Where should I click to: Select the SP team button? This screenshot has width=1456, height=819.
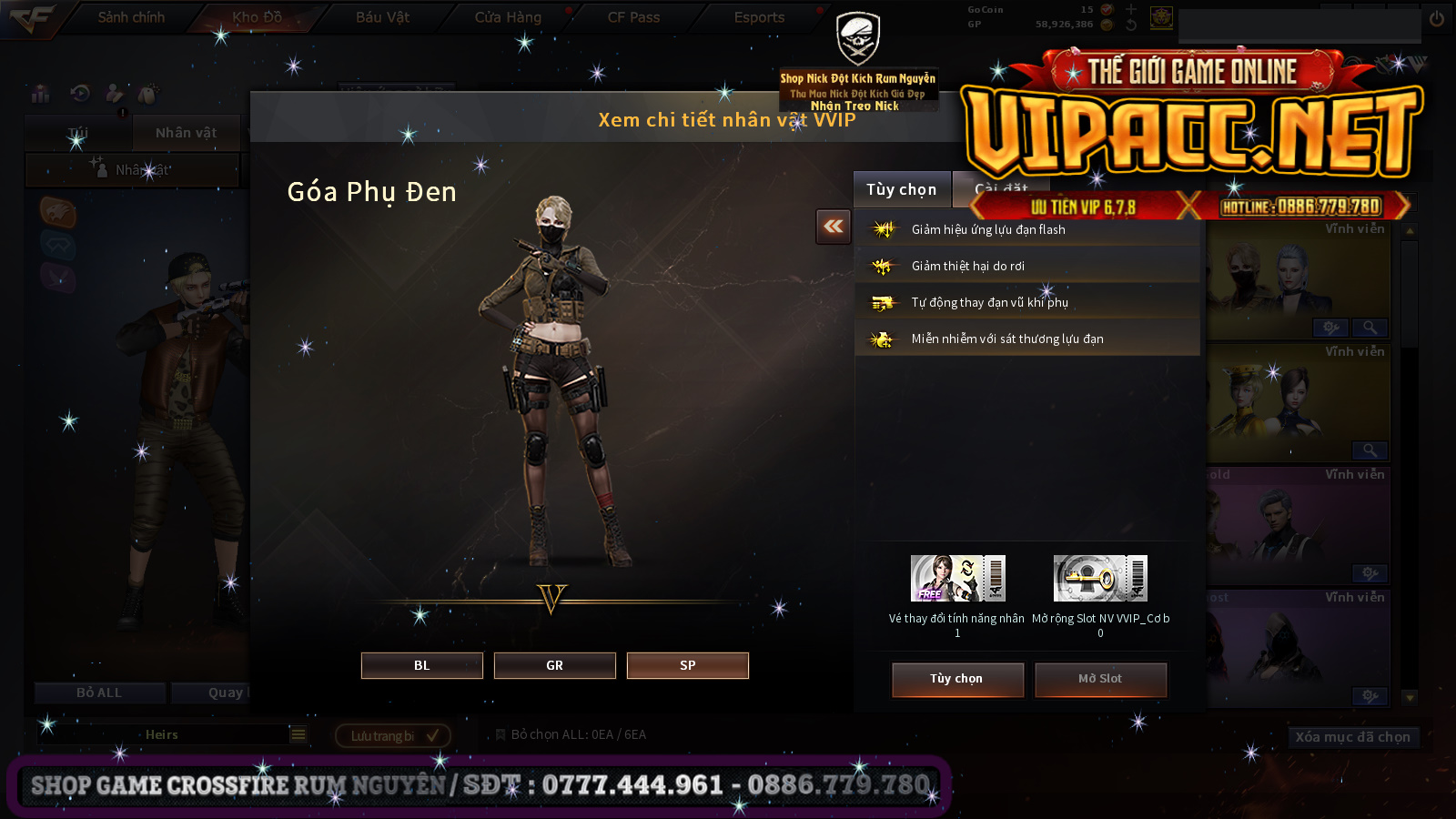[x=687, y=665]
